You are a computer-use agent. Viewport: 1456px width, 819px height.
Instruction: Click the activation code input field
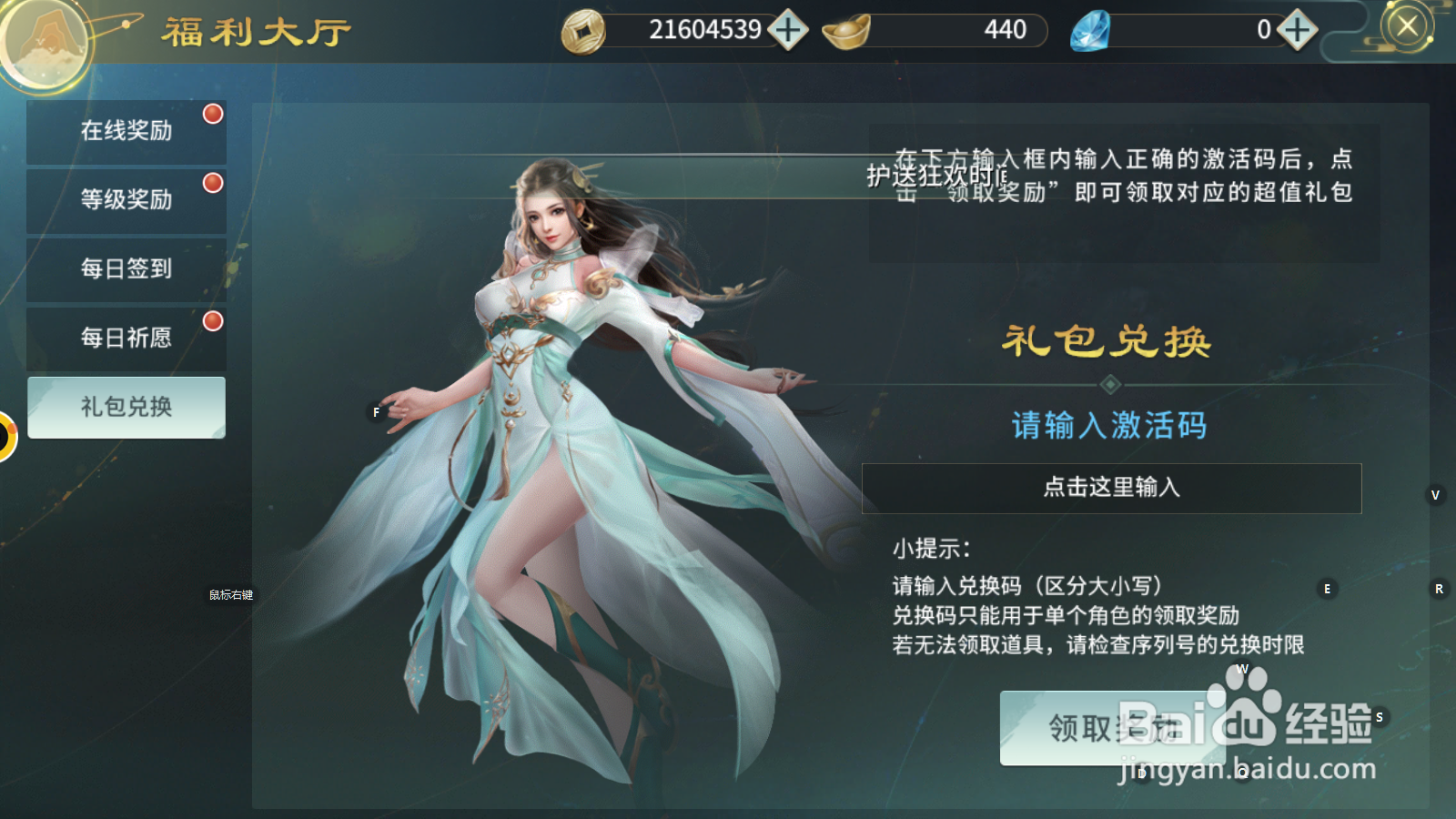[x=1110, y=489]
